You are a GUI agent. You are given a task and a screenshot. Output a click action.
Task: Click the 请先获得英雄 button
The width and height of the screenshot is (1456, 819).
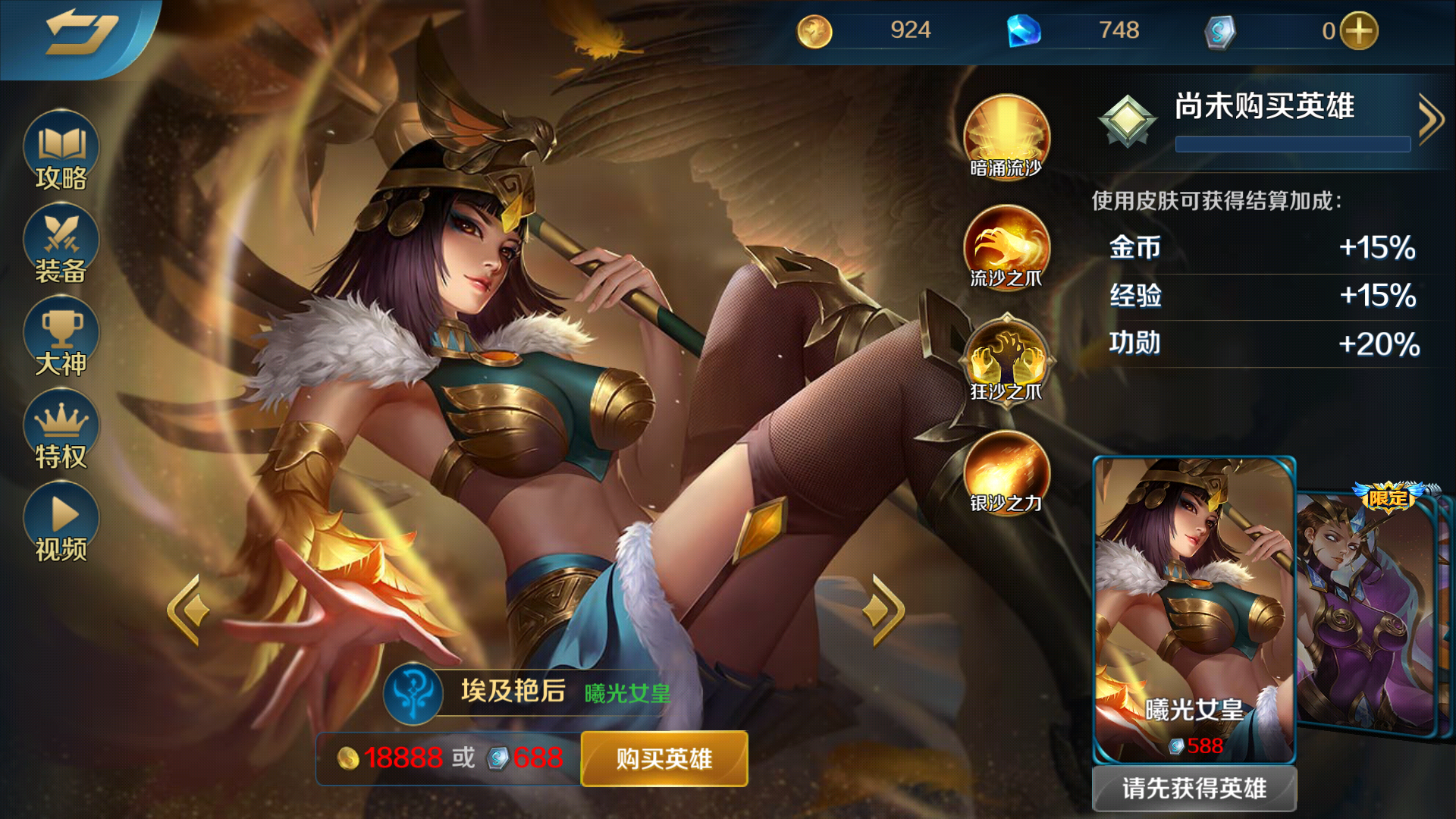pos(1194,789)
